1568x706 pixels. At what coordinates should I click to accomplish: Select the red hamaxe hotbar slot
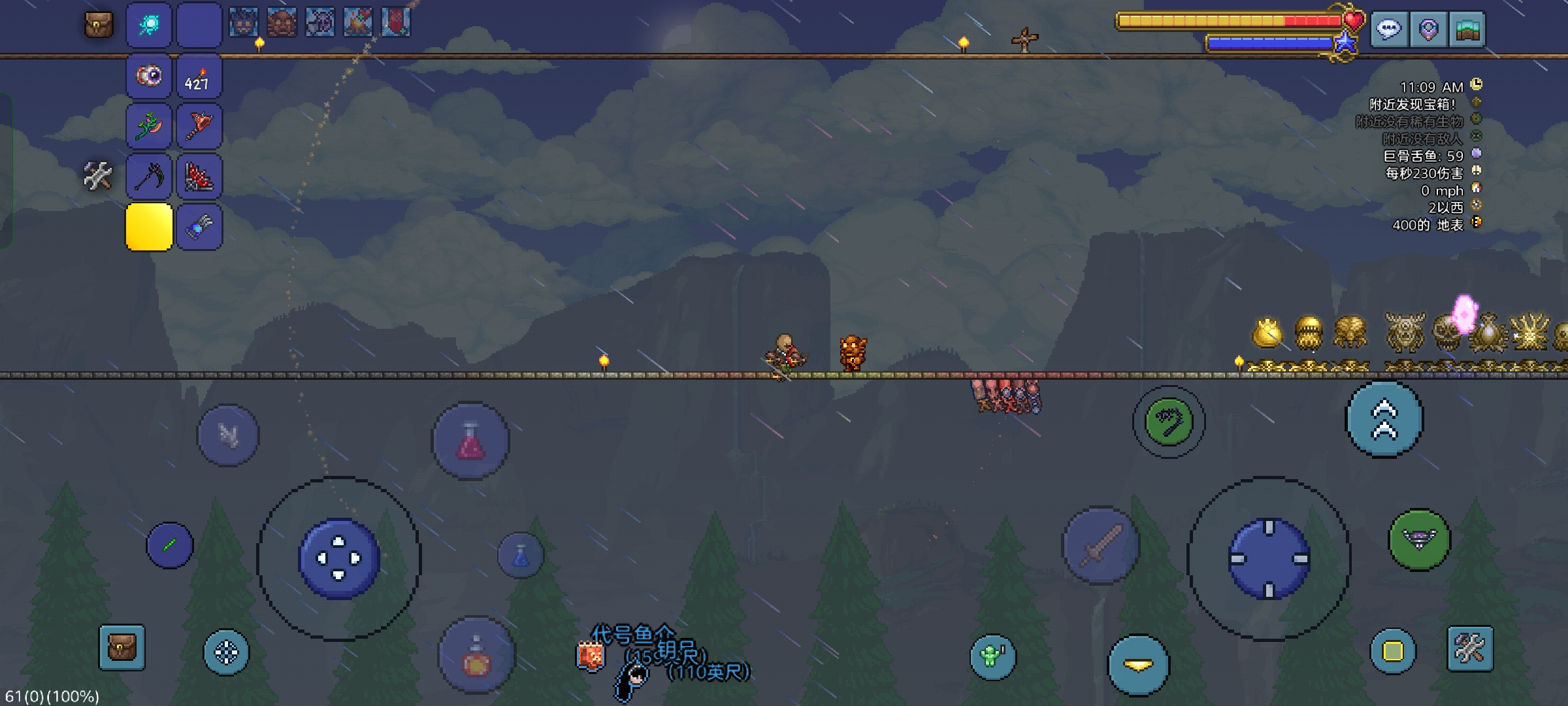click(199, 126)
